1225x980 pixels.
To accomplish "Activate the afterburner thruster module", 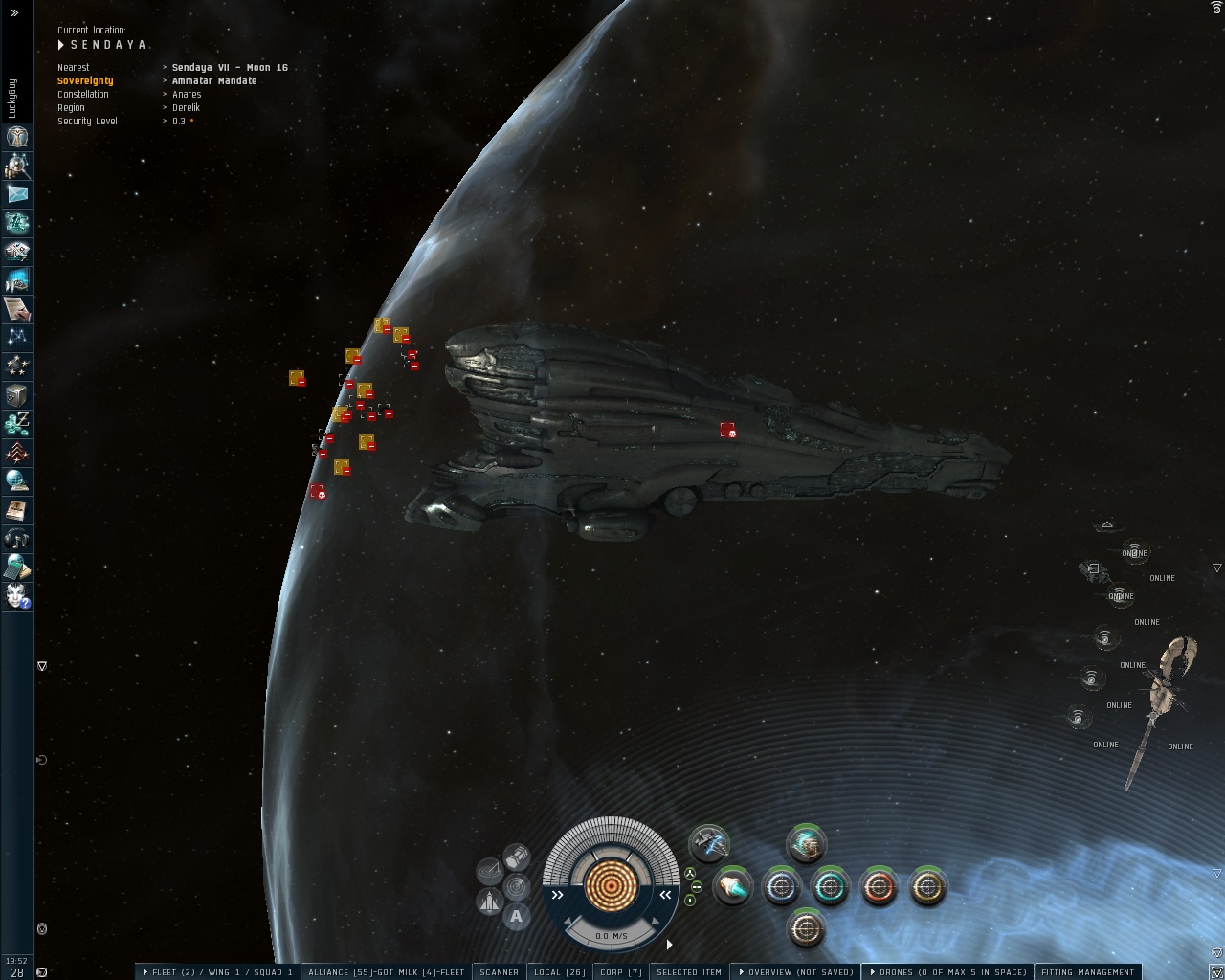I will [x=733, y=887].
